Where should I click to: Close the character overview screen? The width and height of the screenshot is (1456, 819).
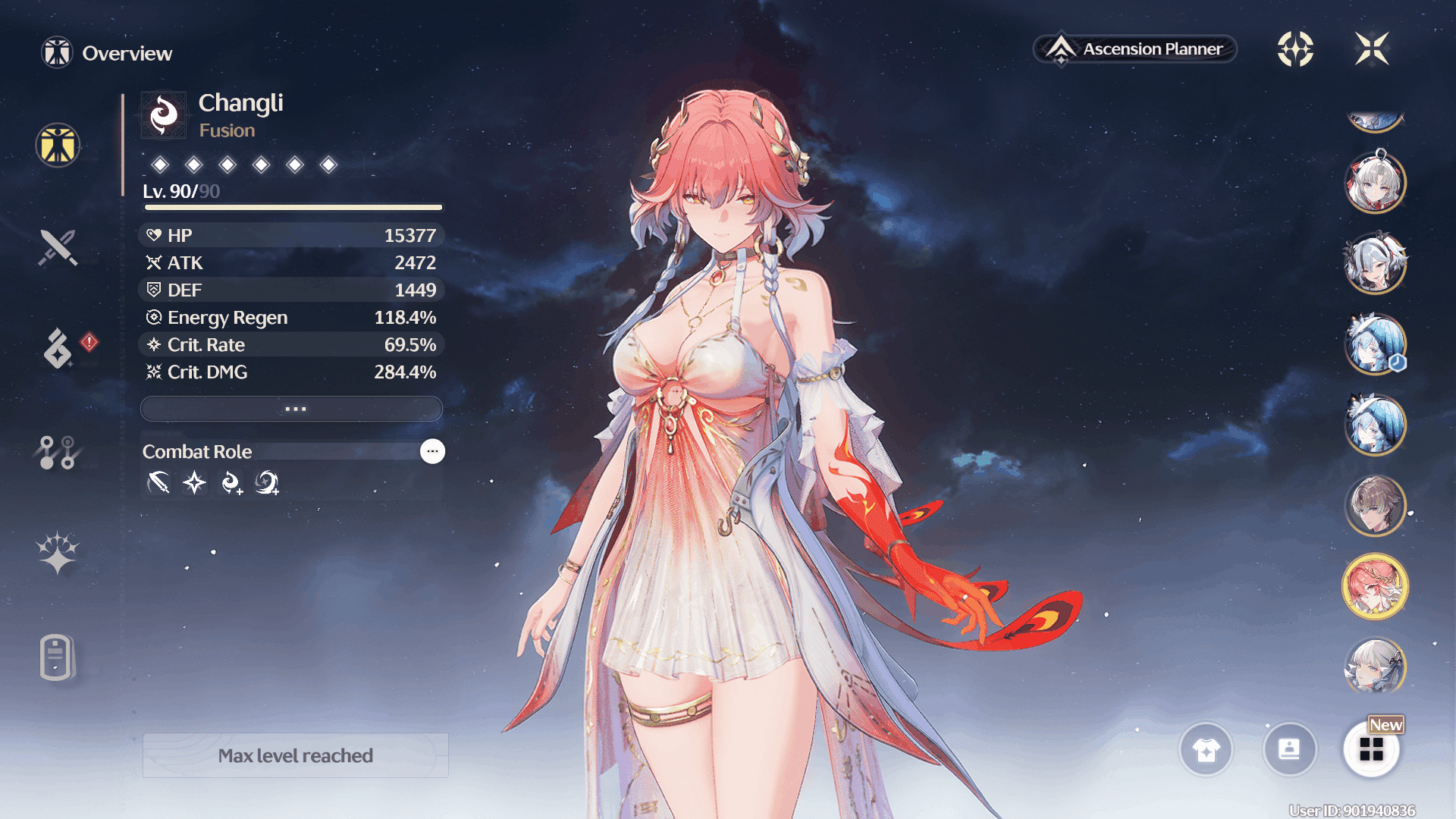click(1372, 49)
